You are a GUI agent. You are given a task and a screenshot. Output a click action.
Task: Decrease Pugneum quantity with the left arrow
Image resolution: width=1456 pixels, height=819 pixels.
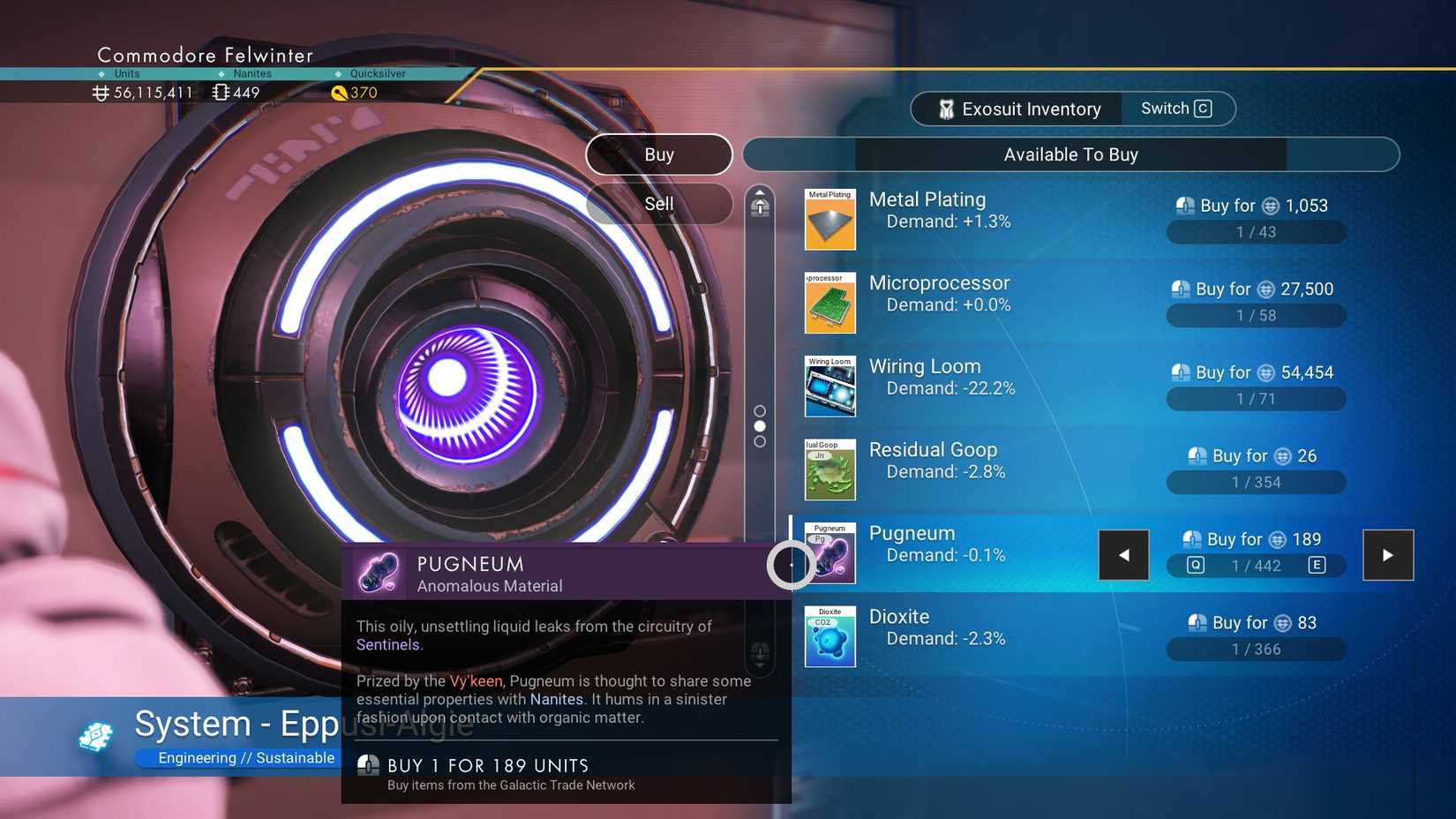click(x=1123, y=555)
